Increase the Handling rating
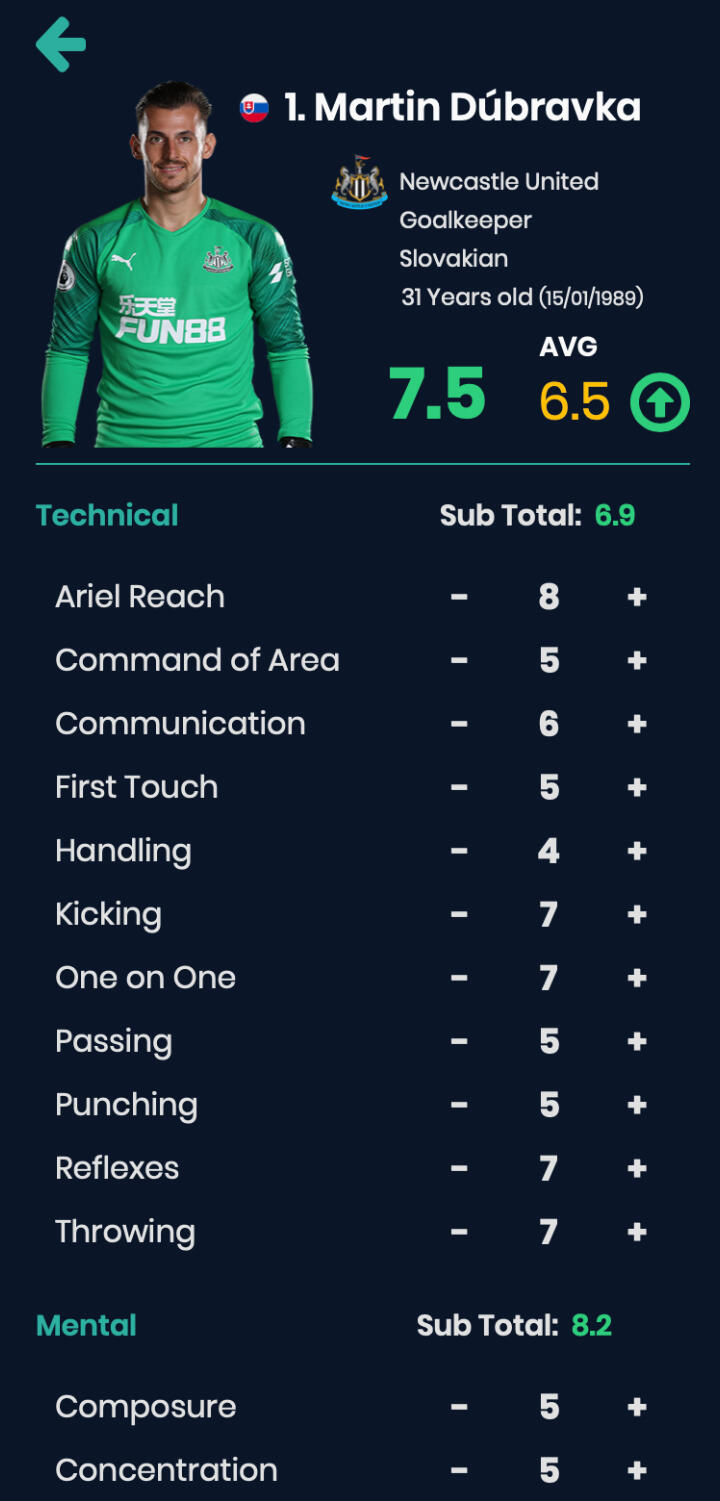 (637, 851)
